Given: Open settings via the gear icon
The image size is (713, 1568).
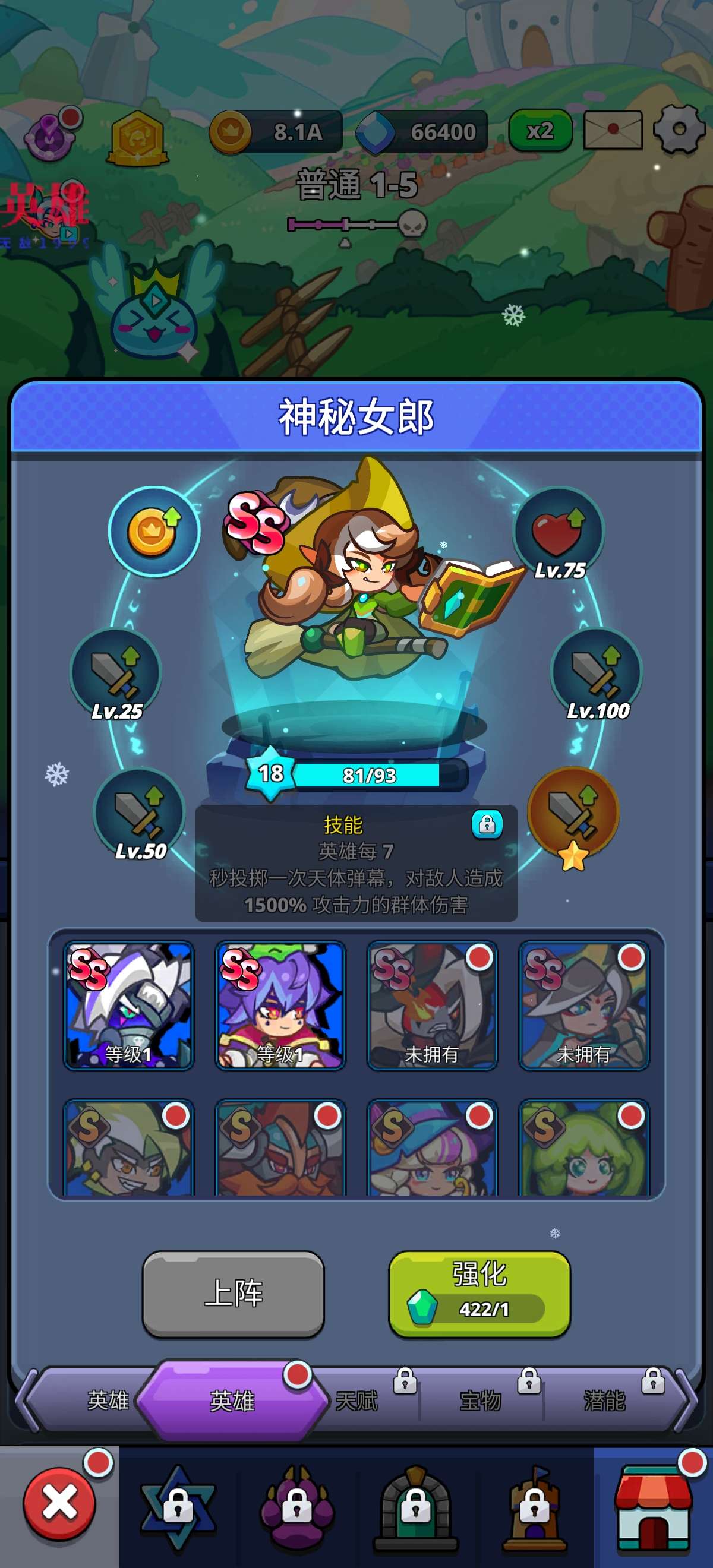Looking at the screenshot, I should point(679,129).
